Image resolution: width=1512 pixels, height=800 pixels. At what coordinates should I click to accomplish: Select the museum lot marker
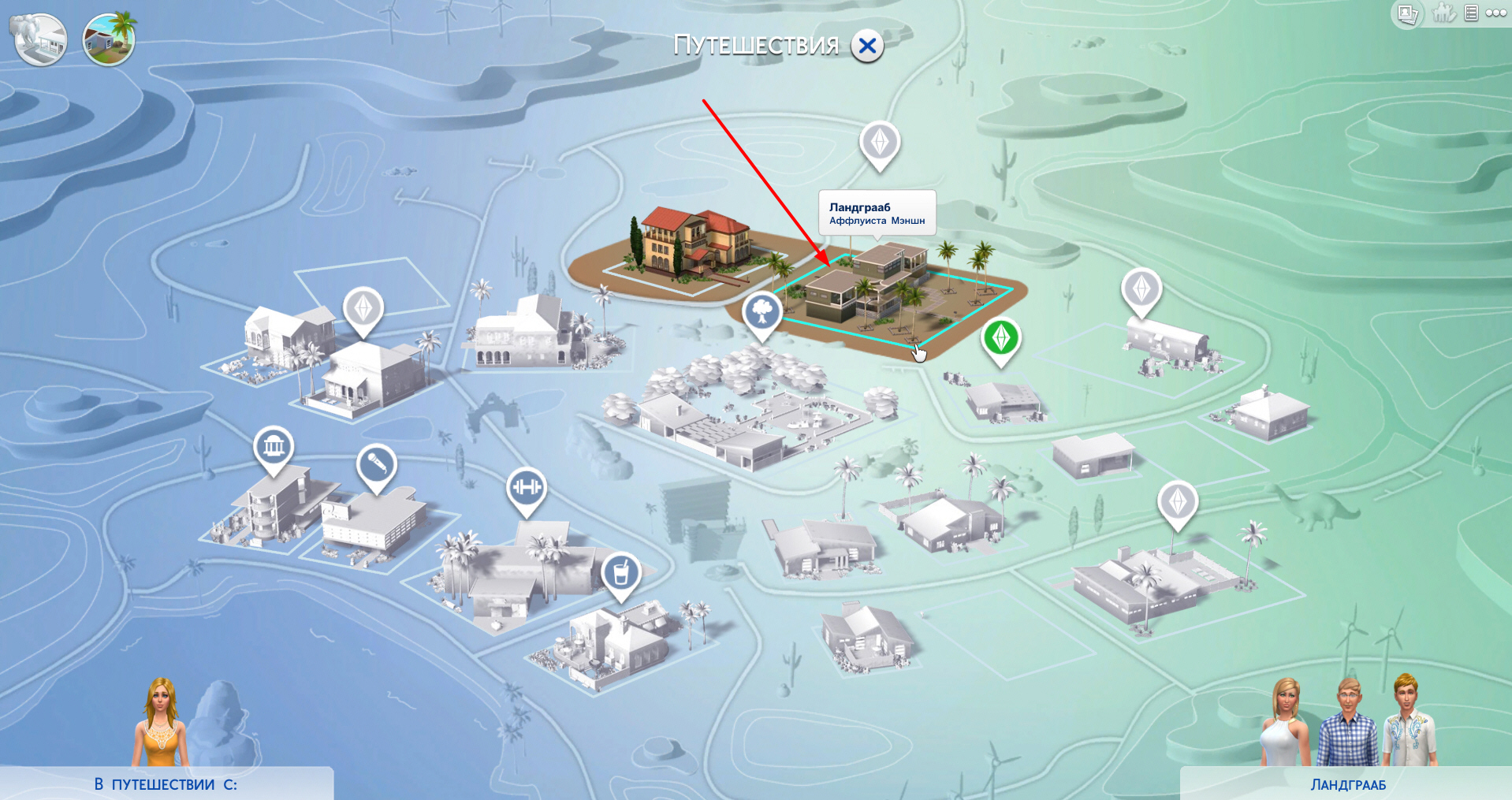pos(274,448)
